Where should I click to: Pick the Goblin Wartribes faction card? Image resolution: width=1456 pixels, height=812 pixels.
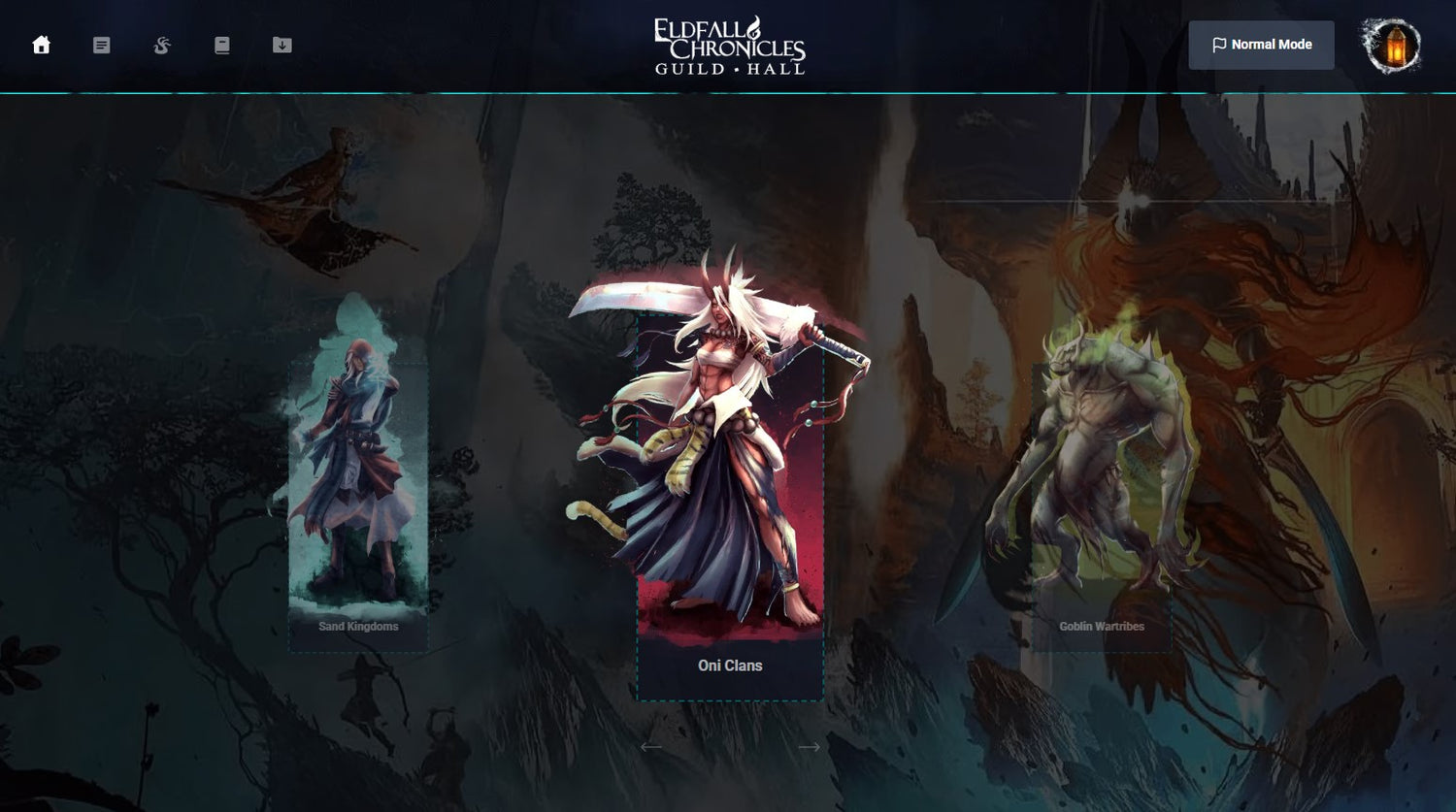click(x=1101, y=504)
